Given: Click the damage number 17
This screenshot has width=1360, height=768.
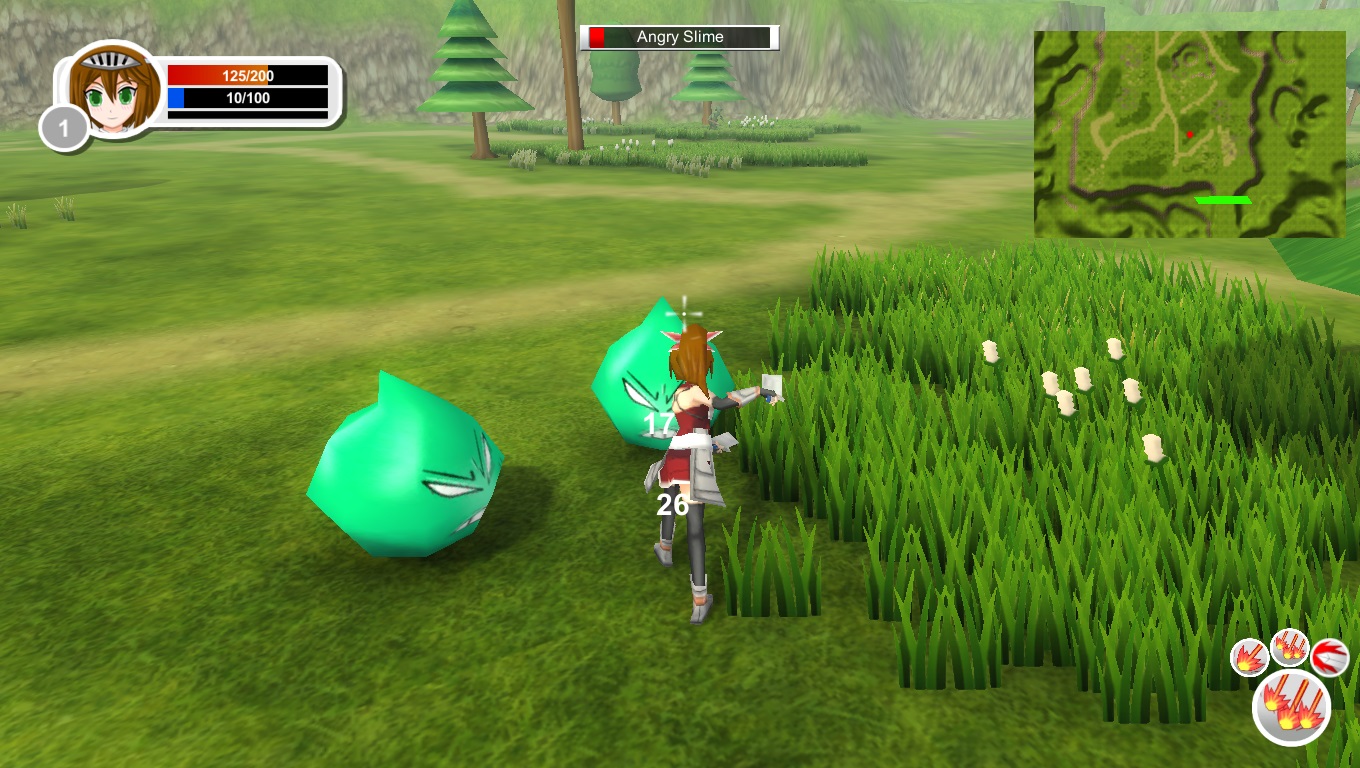Looking at the screenshot, I should [x=658, y=423].
